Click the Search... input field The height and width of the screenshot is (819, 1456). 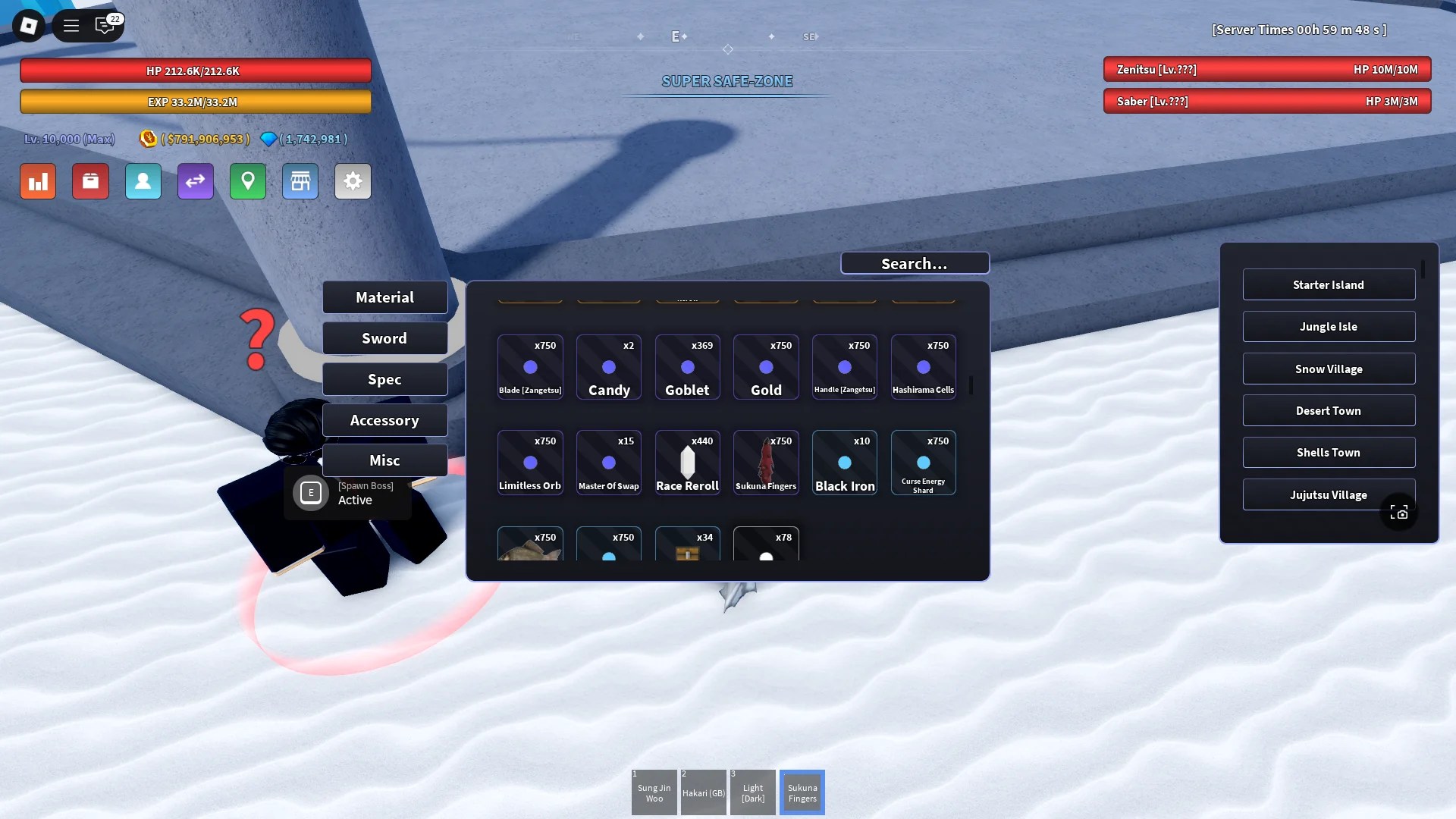pos(915,263)
